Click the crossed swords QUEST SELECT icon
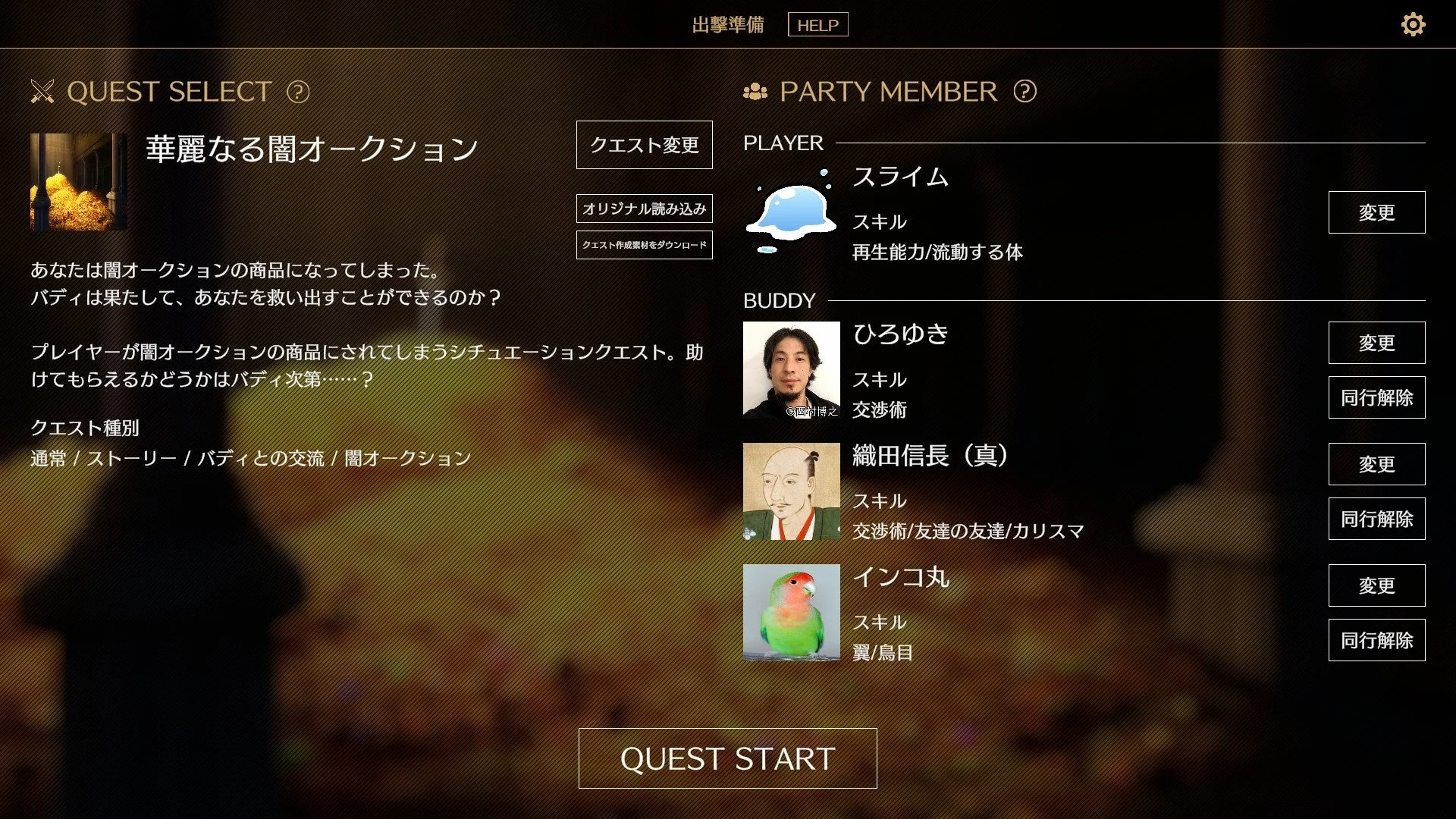The height and width of the screenshot is (819, 1456). (x=43, y=92)
